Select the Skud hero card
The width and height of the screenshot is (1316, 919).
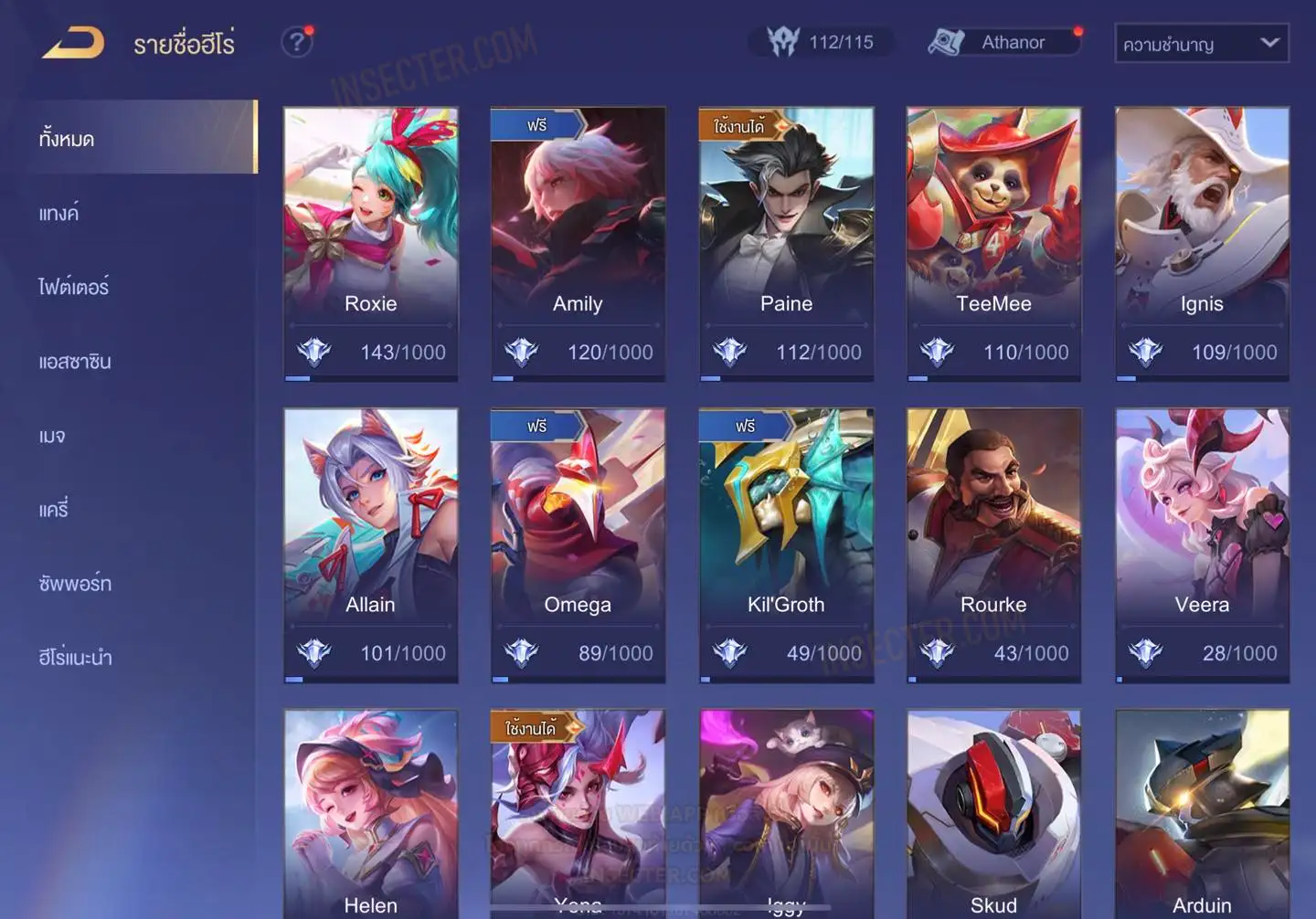(x=993, y=813)
